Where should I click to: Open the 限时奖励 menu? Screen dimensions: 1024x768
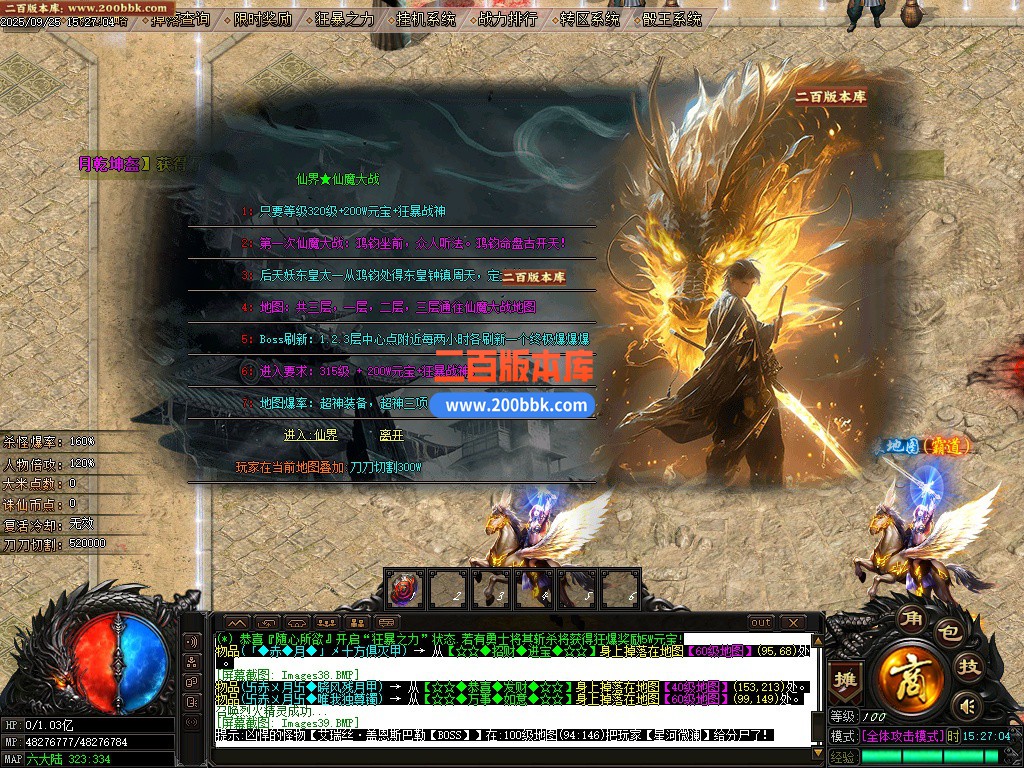[x=263, y=19]
